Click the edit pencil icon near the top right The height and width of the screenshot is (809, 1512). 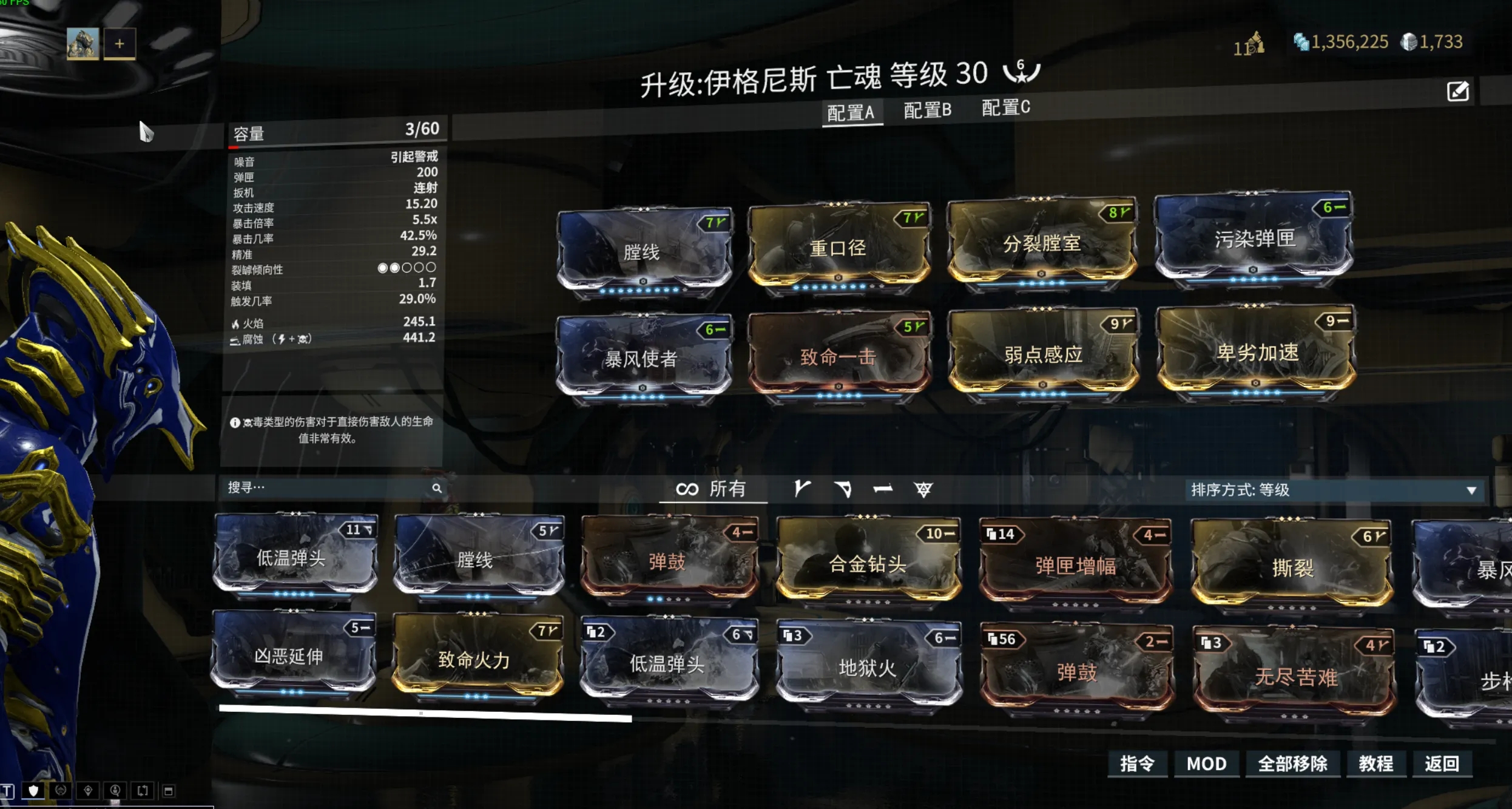1459,90
